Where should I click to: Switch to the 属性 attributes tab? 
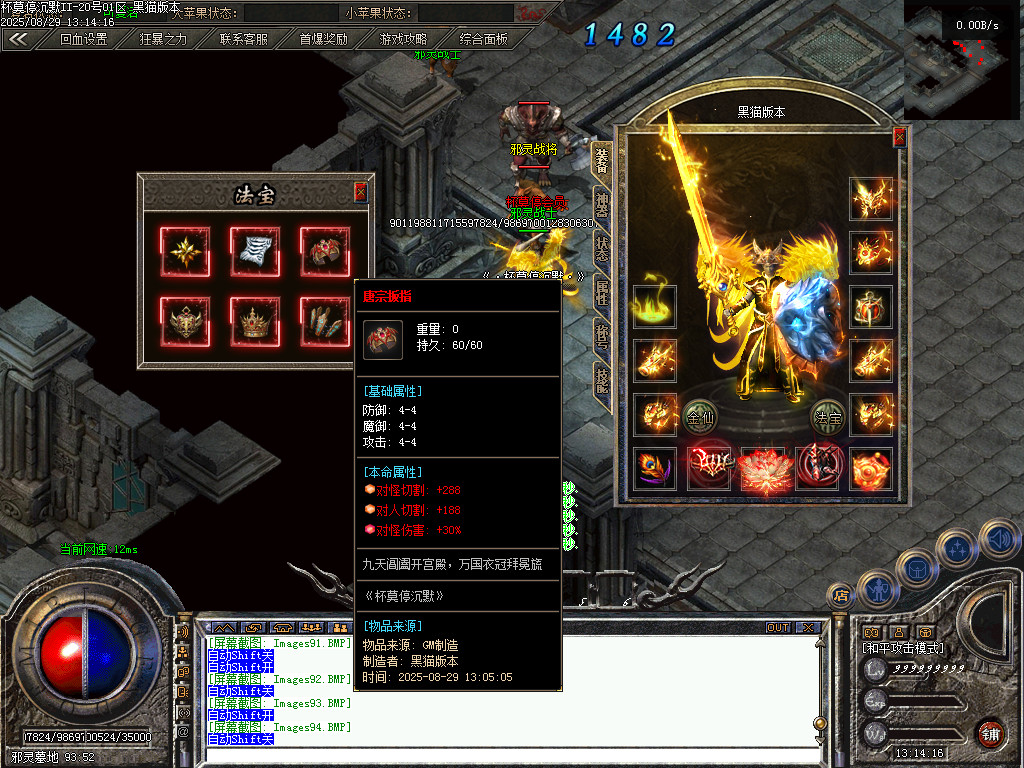(601, 293)
